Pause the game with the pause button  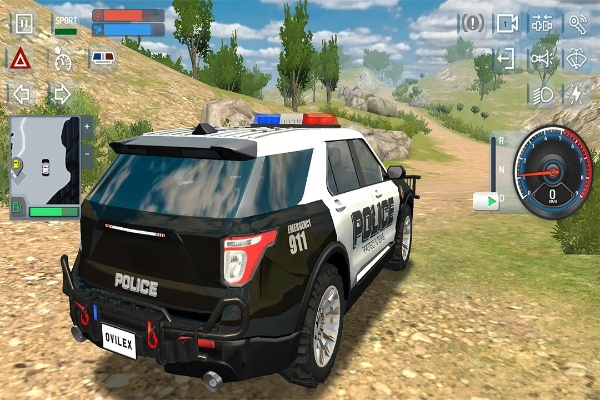coord(24,24)
